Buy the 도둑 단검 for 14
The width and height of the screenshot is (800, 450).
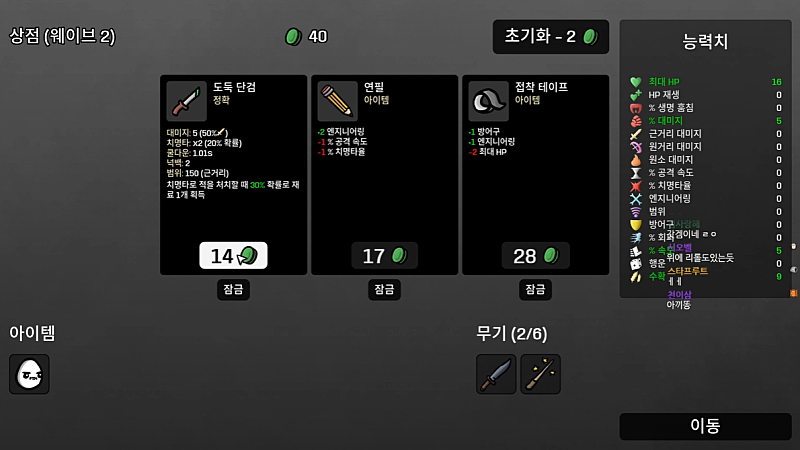pyautogui.click(x=233, y=256)
